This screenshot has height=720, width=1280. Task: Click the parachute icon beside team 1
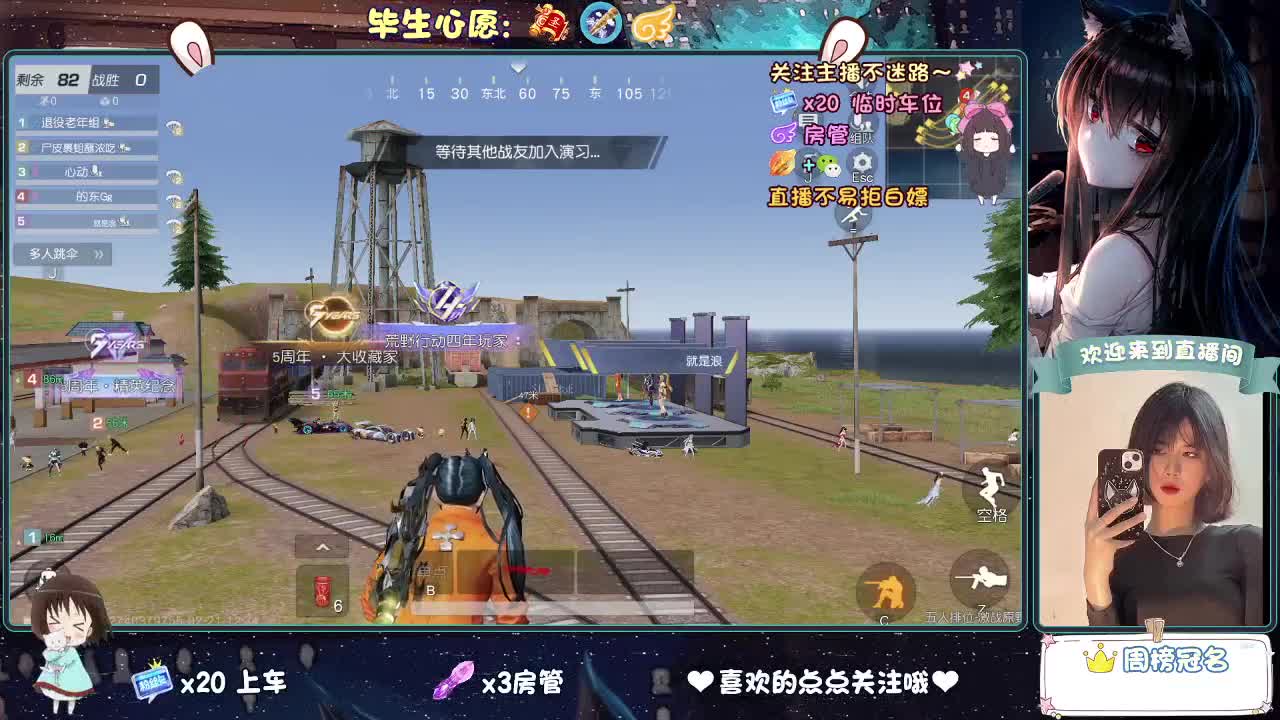[174, 127]
